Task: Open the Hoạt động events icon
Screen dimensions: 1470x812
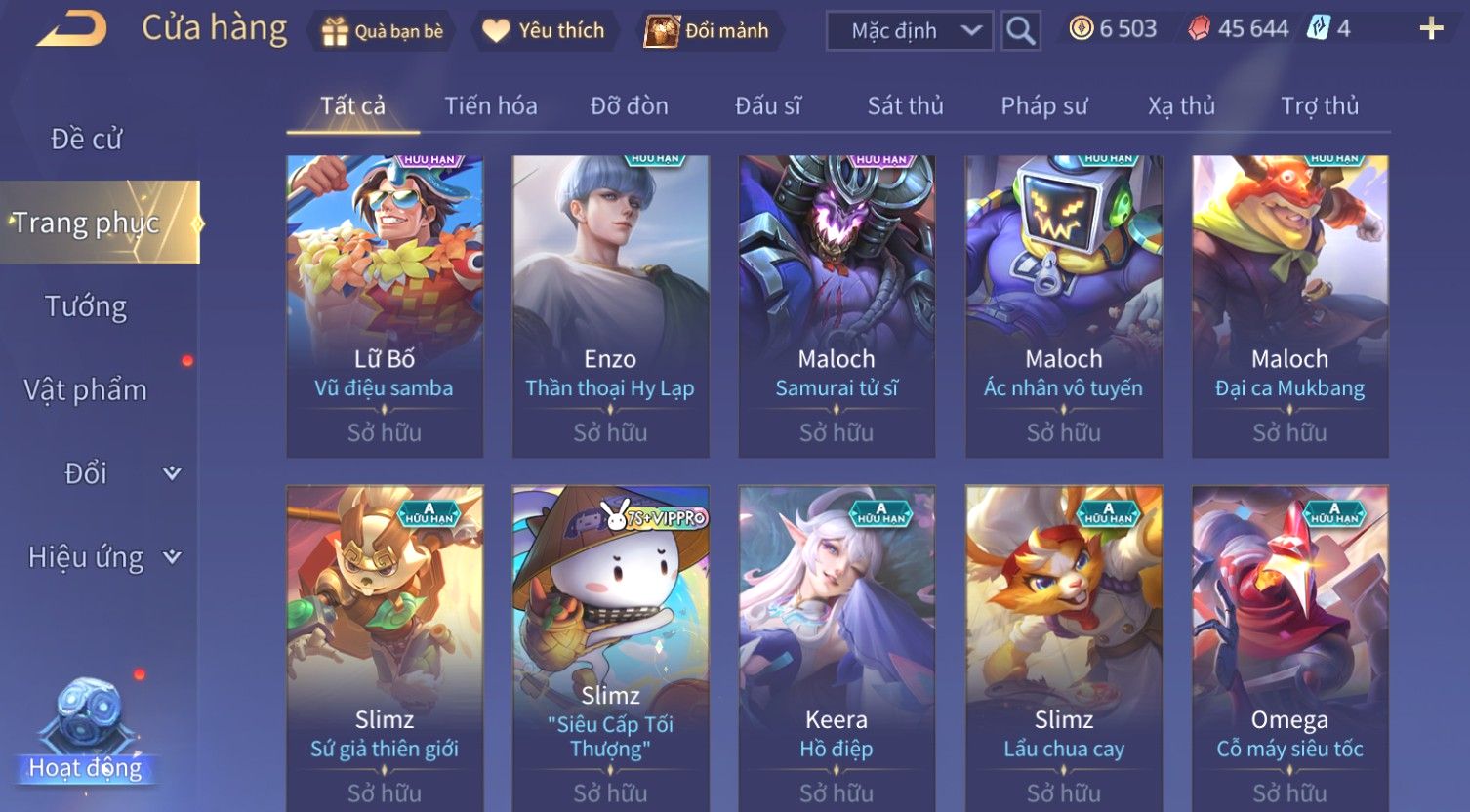Action: click(86, 732)
